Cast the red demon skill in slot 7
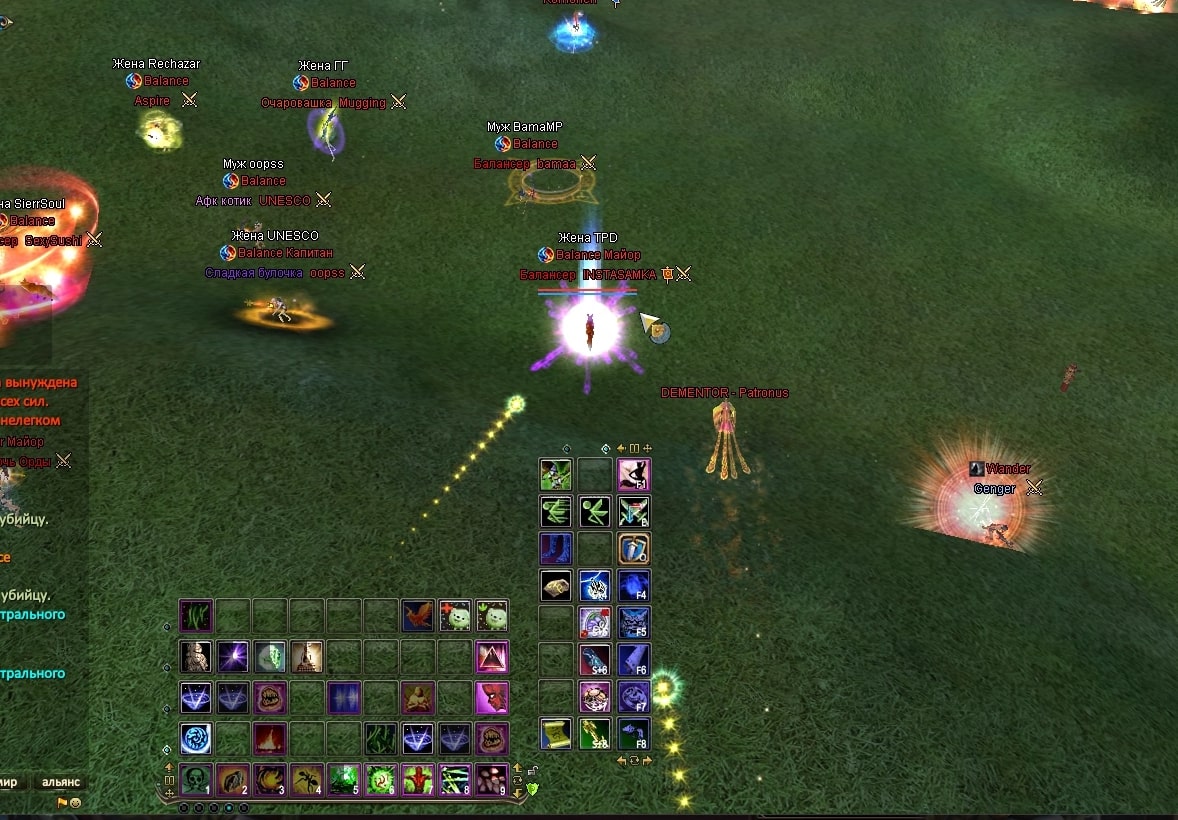Viewport: 1178px width, 820px height. (417, 778)
